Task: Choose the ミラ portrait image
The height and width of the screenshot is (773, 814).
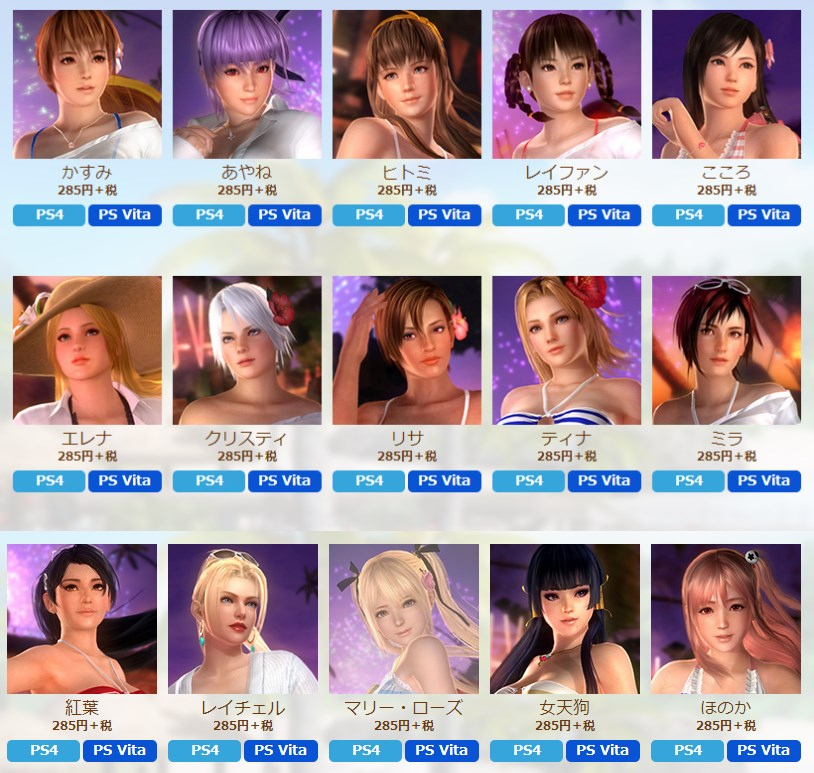Action: coord(726,350)
